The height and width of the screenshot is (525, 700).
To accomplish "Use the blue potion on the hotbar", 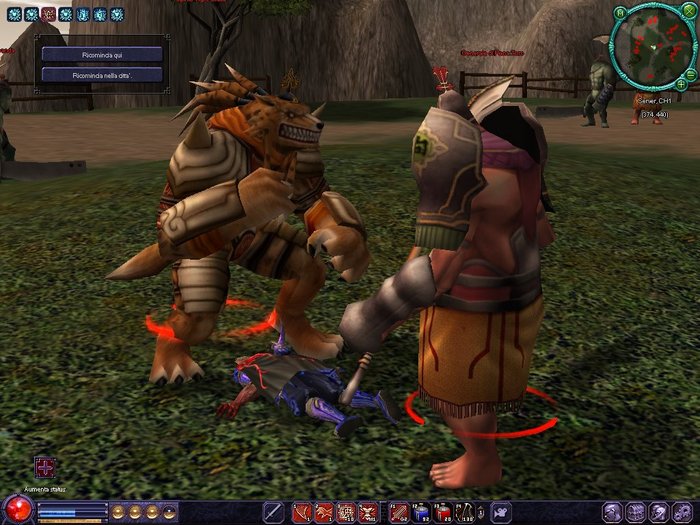I will click(x=421, y=512).
